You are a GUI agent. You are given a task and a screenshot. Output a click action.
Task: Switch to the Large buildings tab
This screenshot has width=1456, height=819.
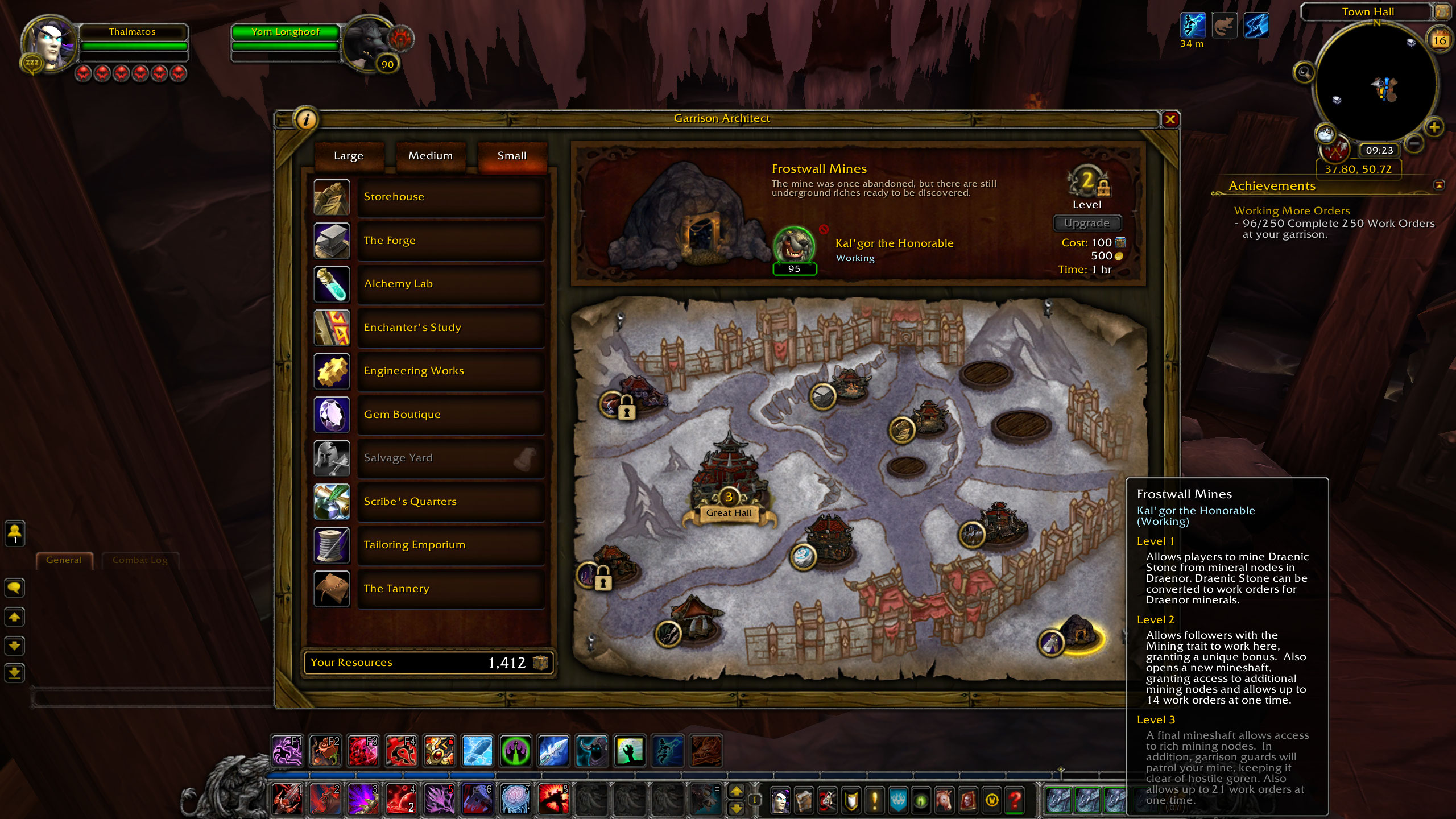pos(349,156)
